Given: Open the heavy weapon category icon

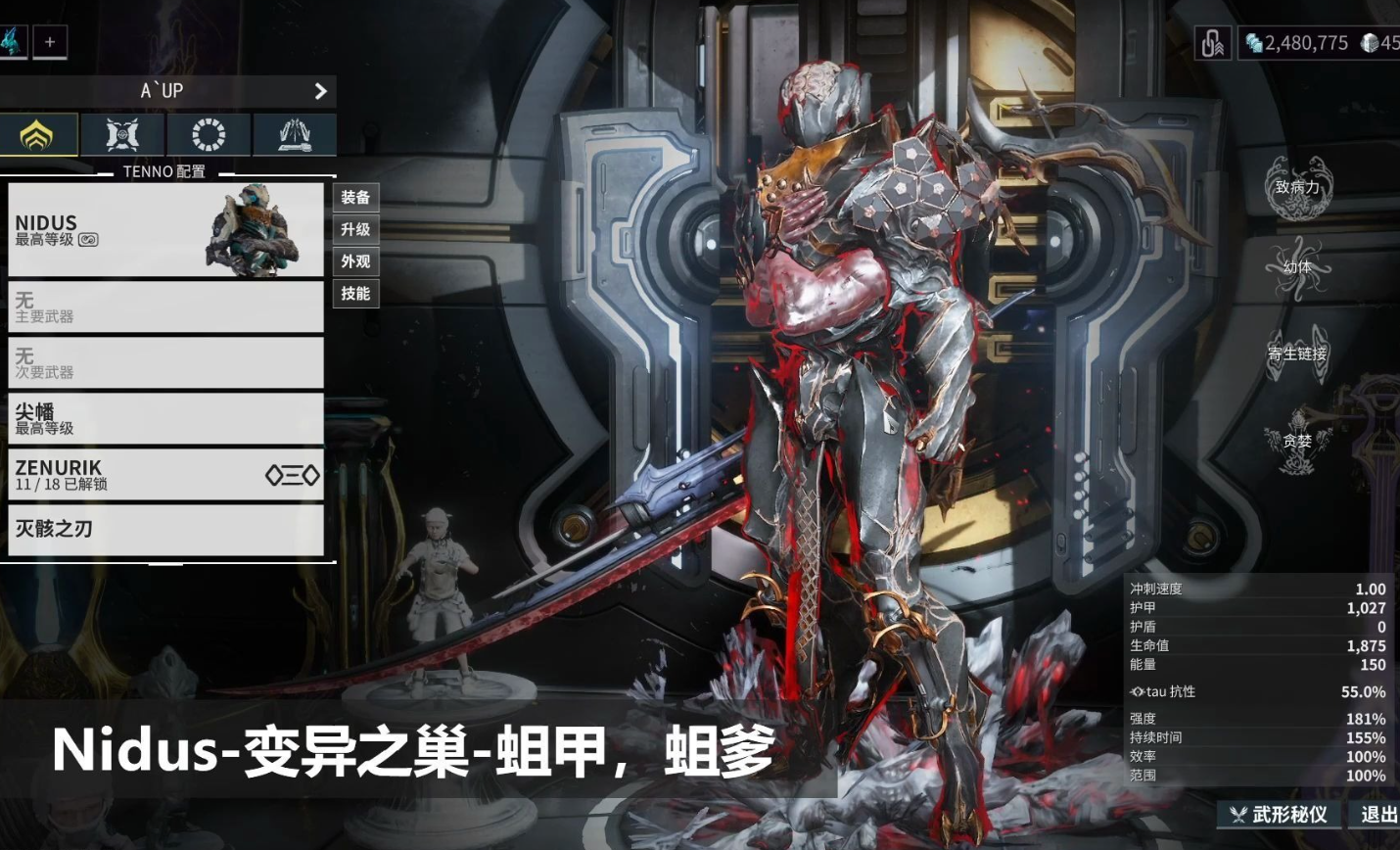Looking at the screenshot, I should tap(293, 134).
